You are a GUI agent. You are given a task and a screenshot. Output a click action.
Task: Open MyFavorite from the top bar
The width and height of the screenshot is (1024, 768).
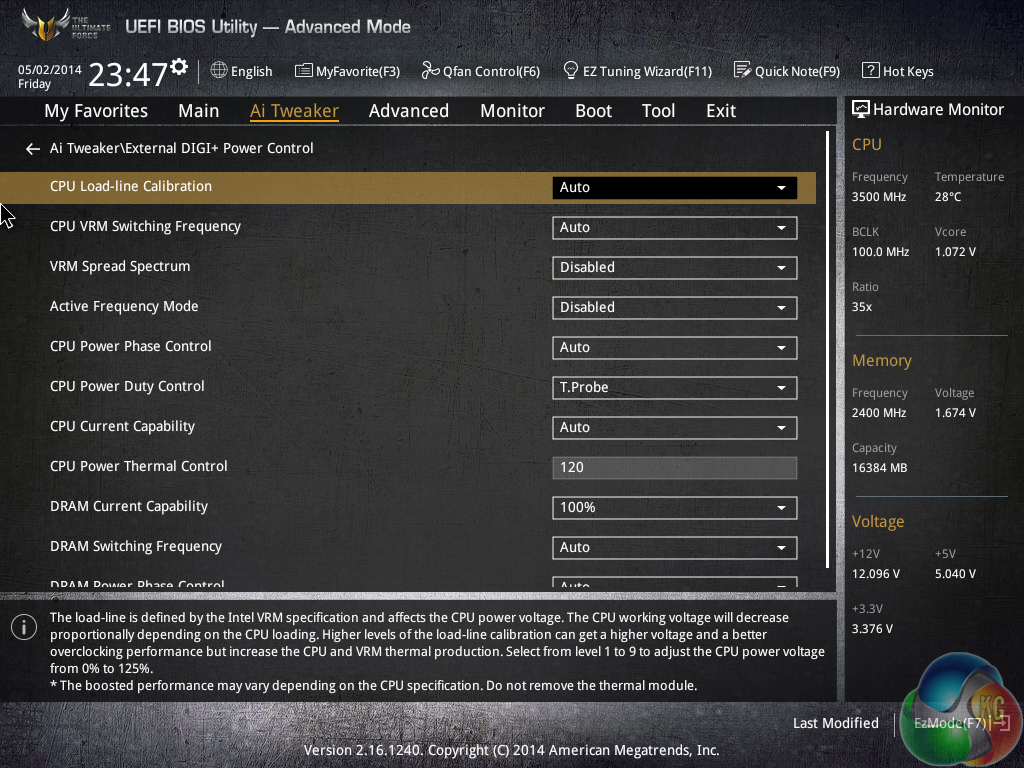coord(348,71)
